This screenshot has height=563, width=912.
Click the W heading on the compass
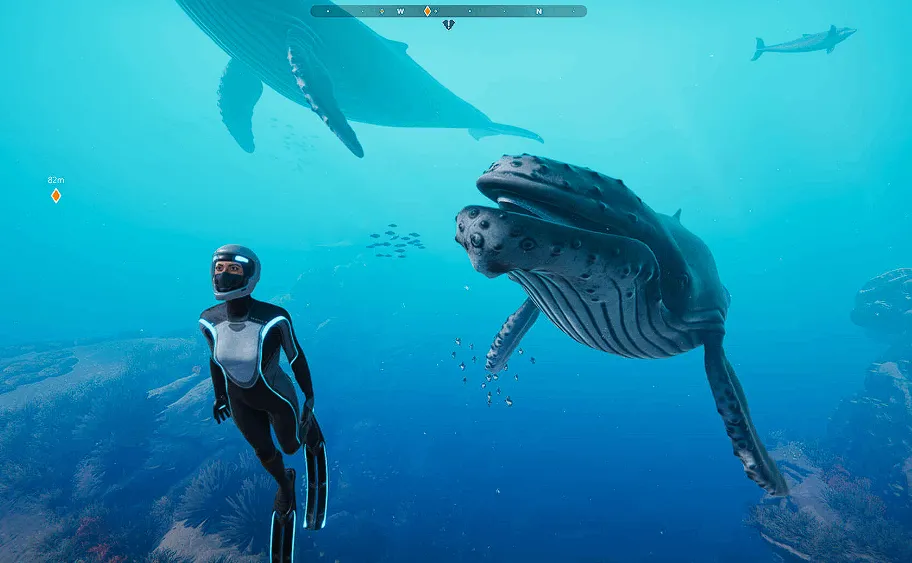point(400,11)
